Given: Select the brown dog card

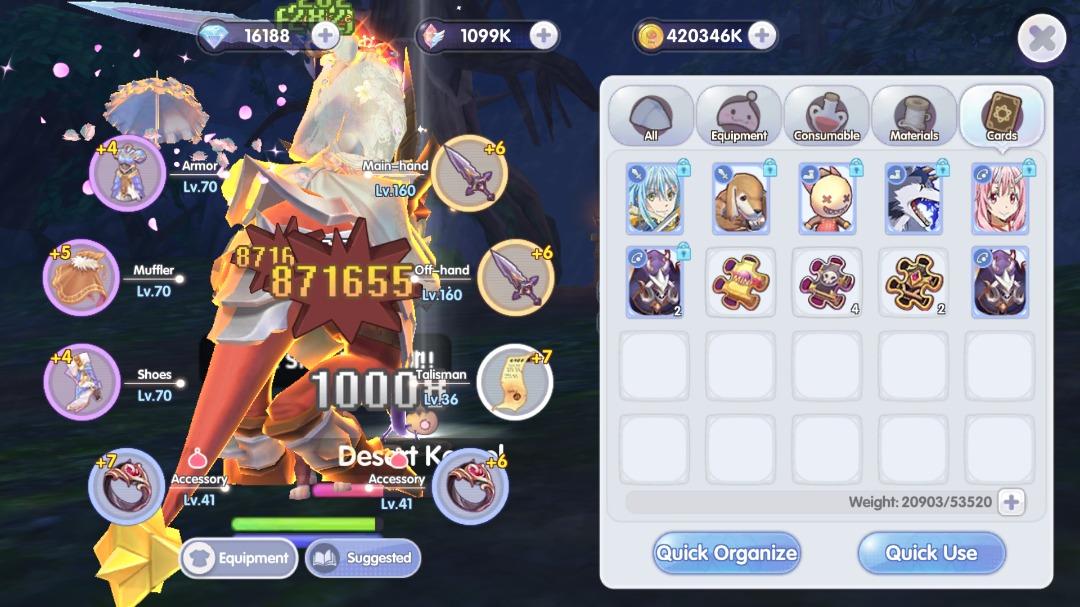Looking at the screenshot, I should point(740,199).
